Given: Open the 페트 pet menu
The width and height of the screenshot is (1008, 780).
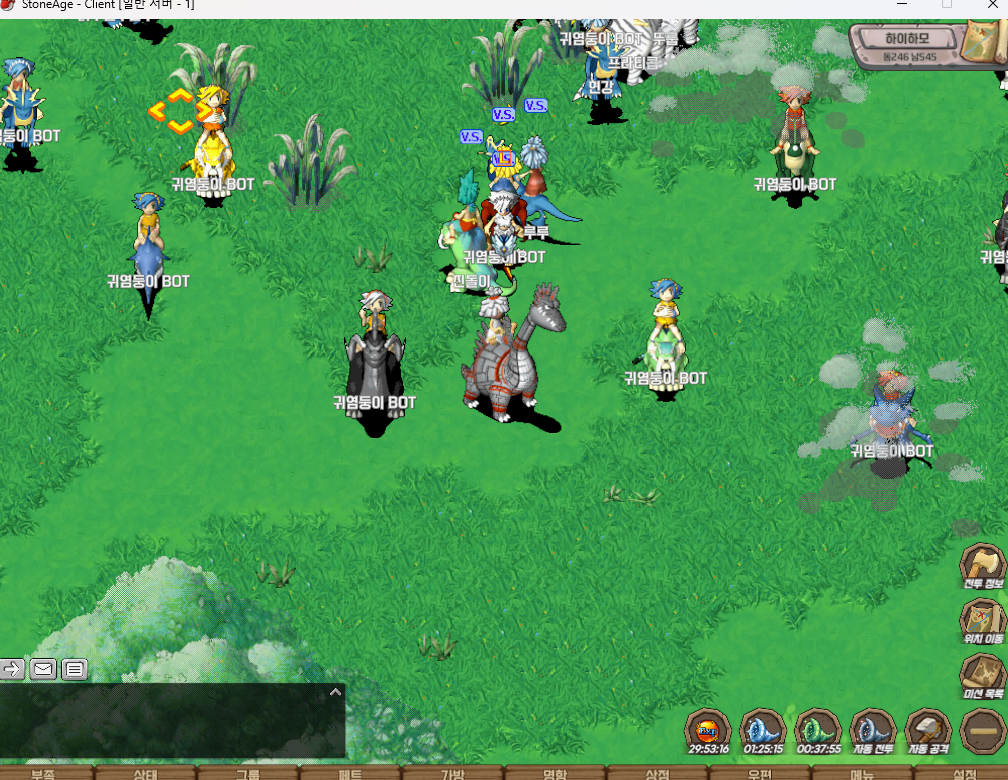Looking at the screenshot, I should click(351, 773).
